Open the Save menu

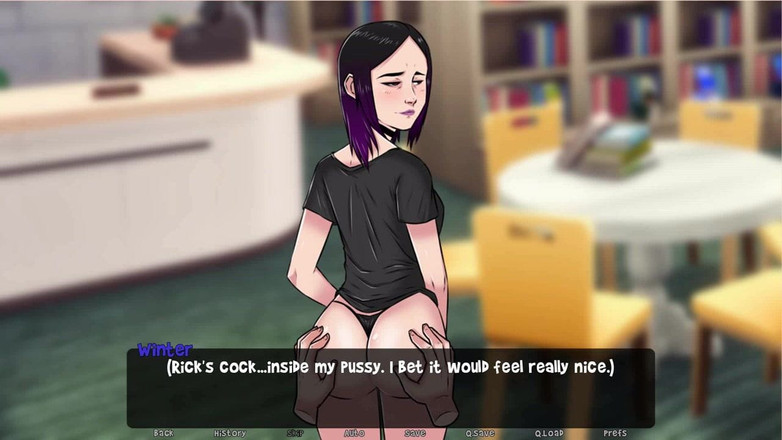[x=415, y=433]
